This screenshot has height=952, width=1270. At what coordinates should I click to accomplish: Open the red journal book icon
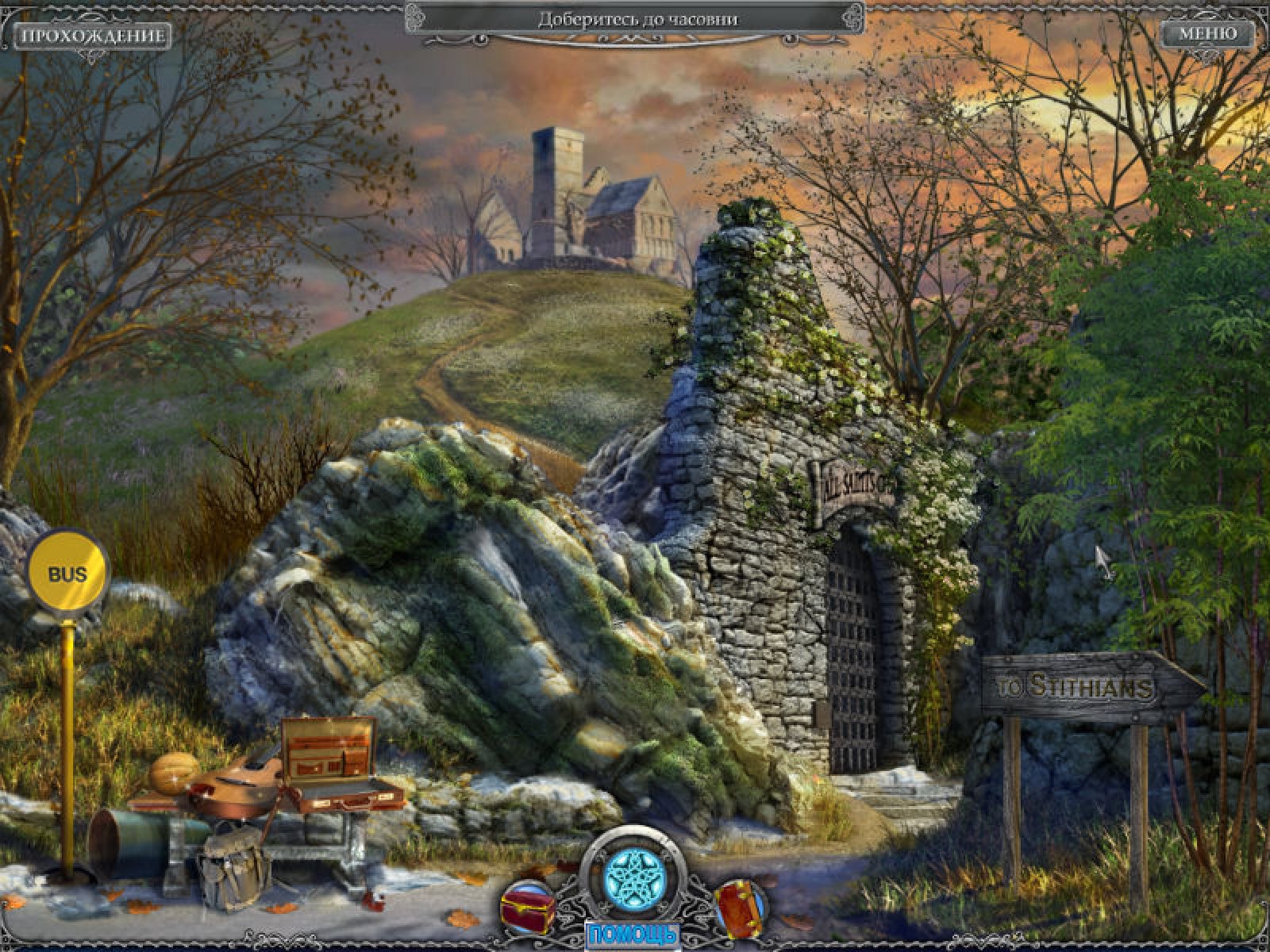pyautogui.click(x=741, y=906)
